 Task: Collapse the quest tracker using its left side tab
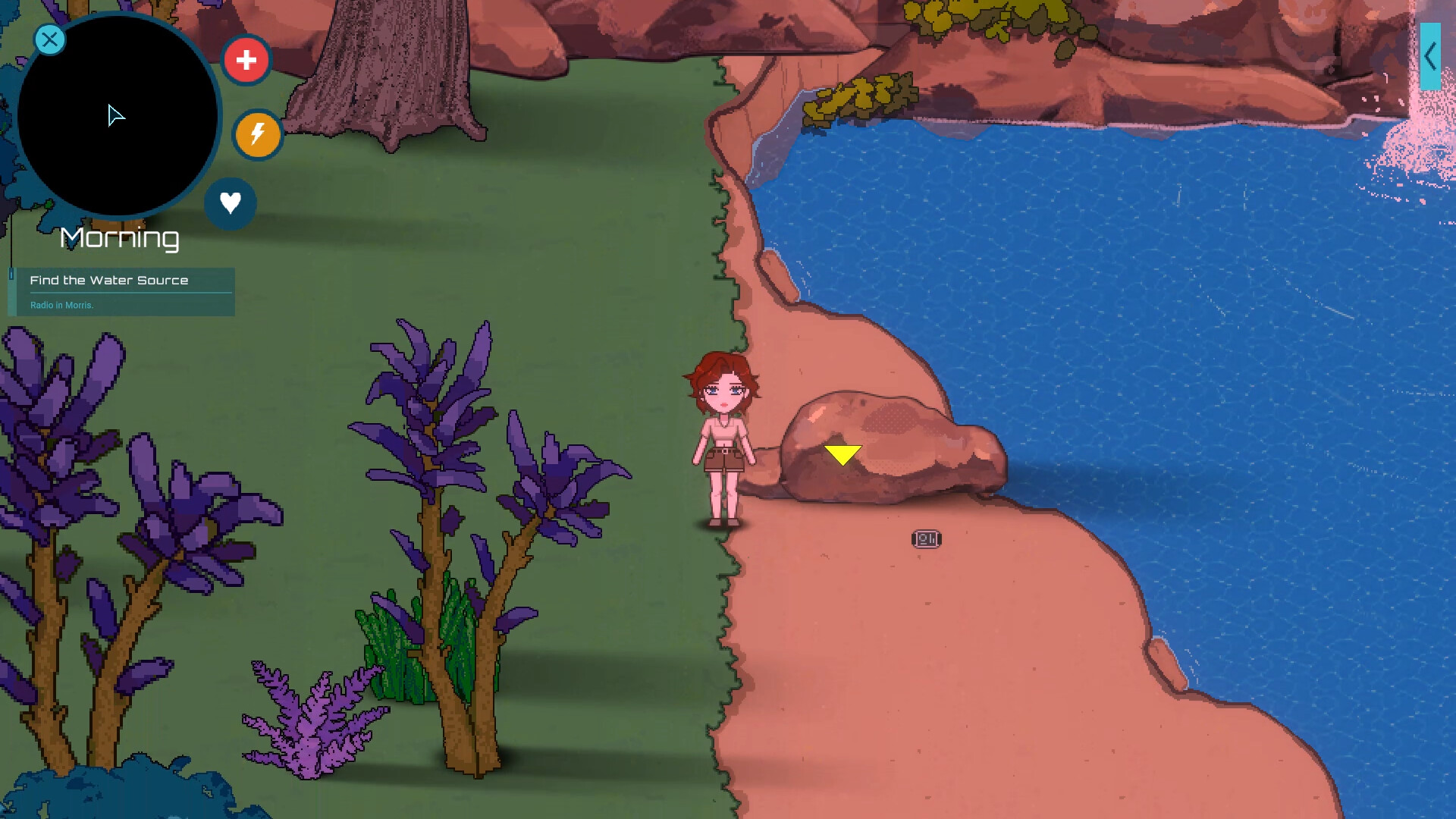click(x=12, y=292)
